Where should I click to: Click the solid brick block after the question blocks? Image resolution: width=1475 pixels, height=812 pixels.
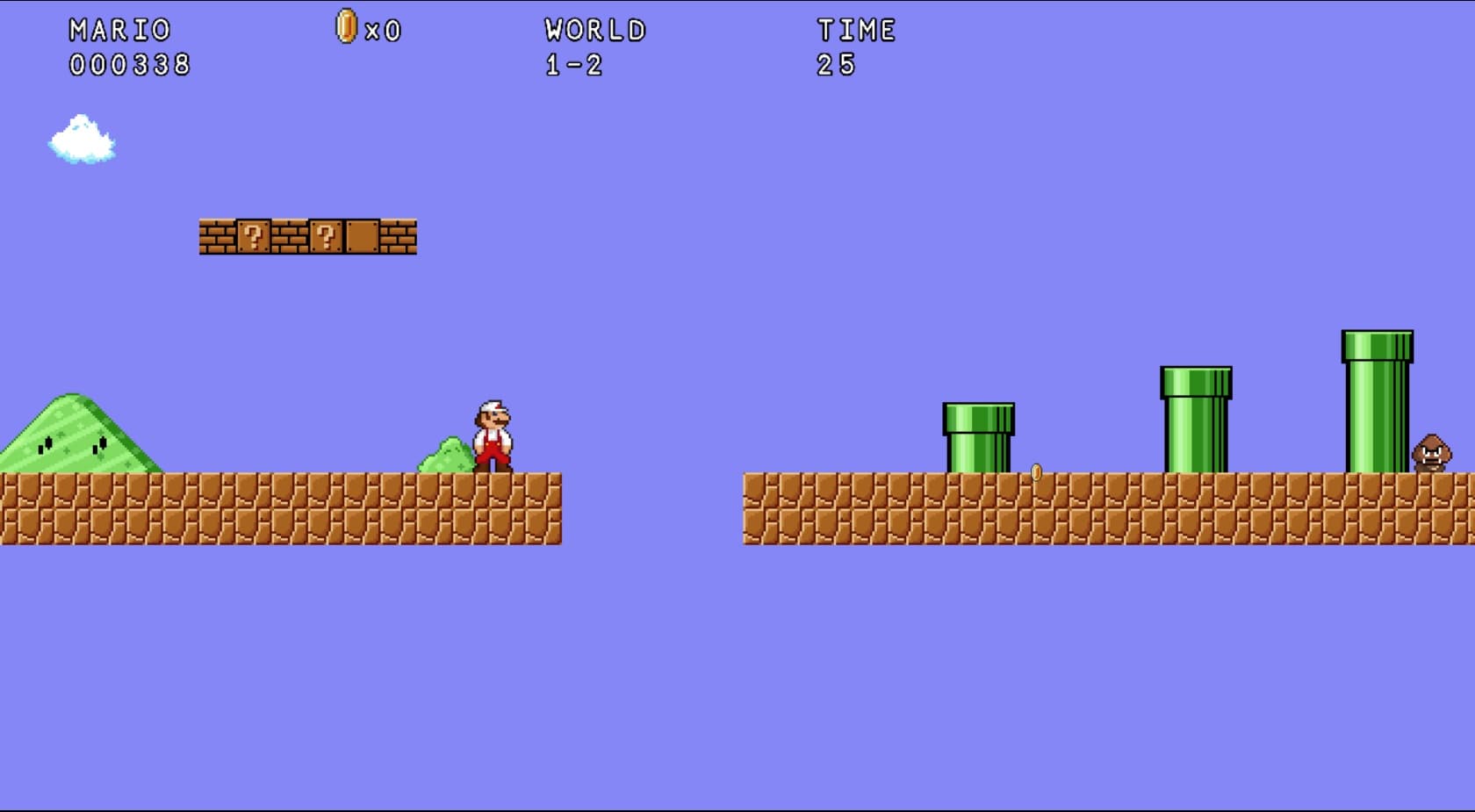coord(363,237)
